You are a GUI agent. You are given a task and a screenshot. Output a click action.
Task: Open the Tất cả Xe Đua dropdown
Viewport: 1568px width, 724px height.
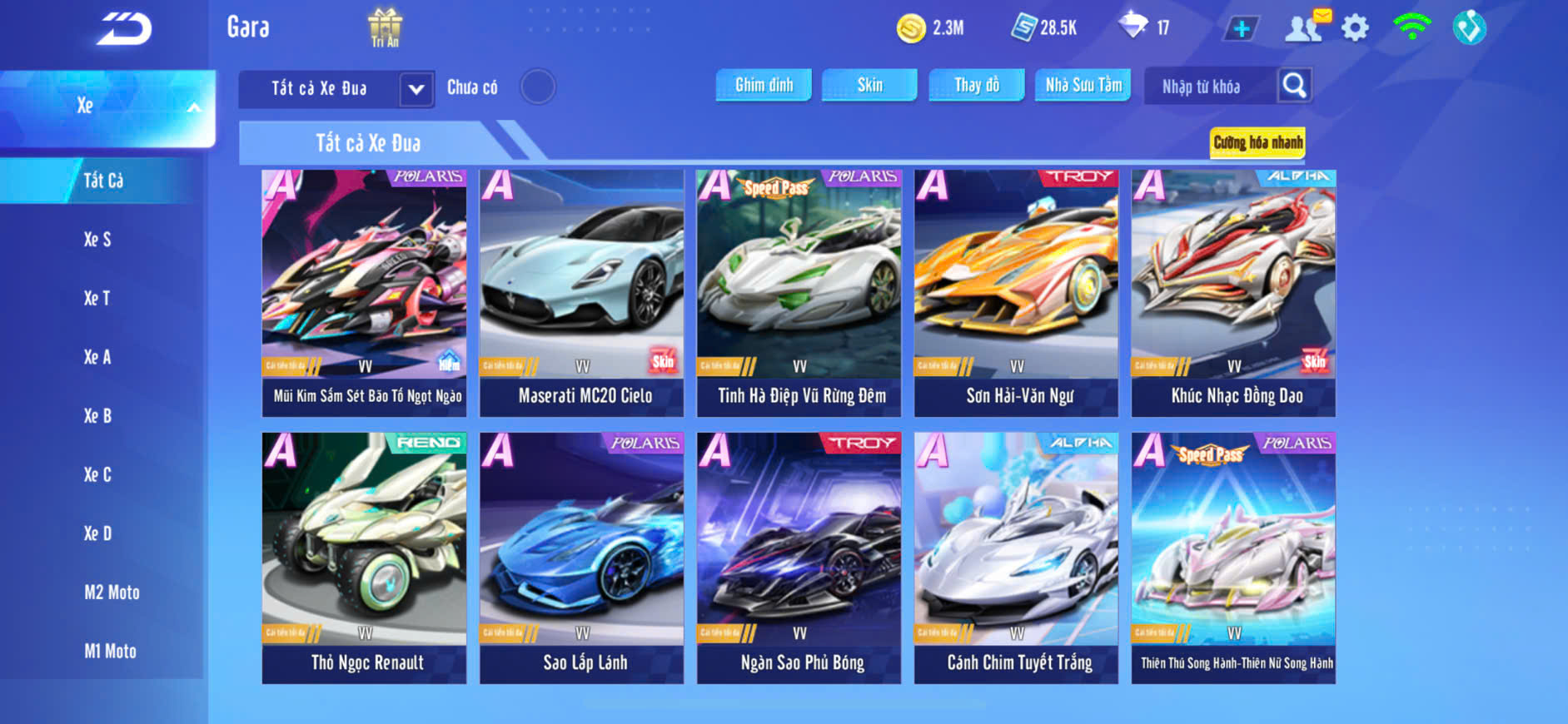pyautogui.click(x=416, y=89)
